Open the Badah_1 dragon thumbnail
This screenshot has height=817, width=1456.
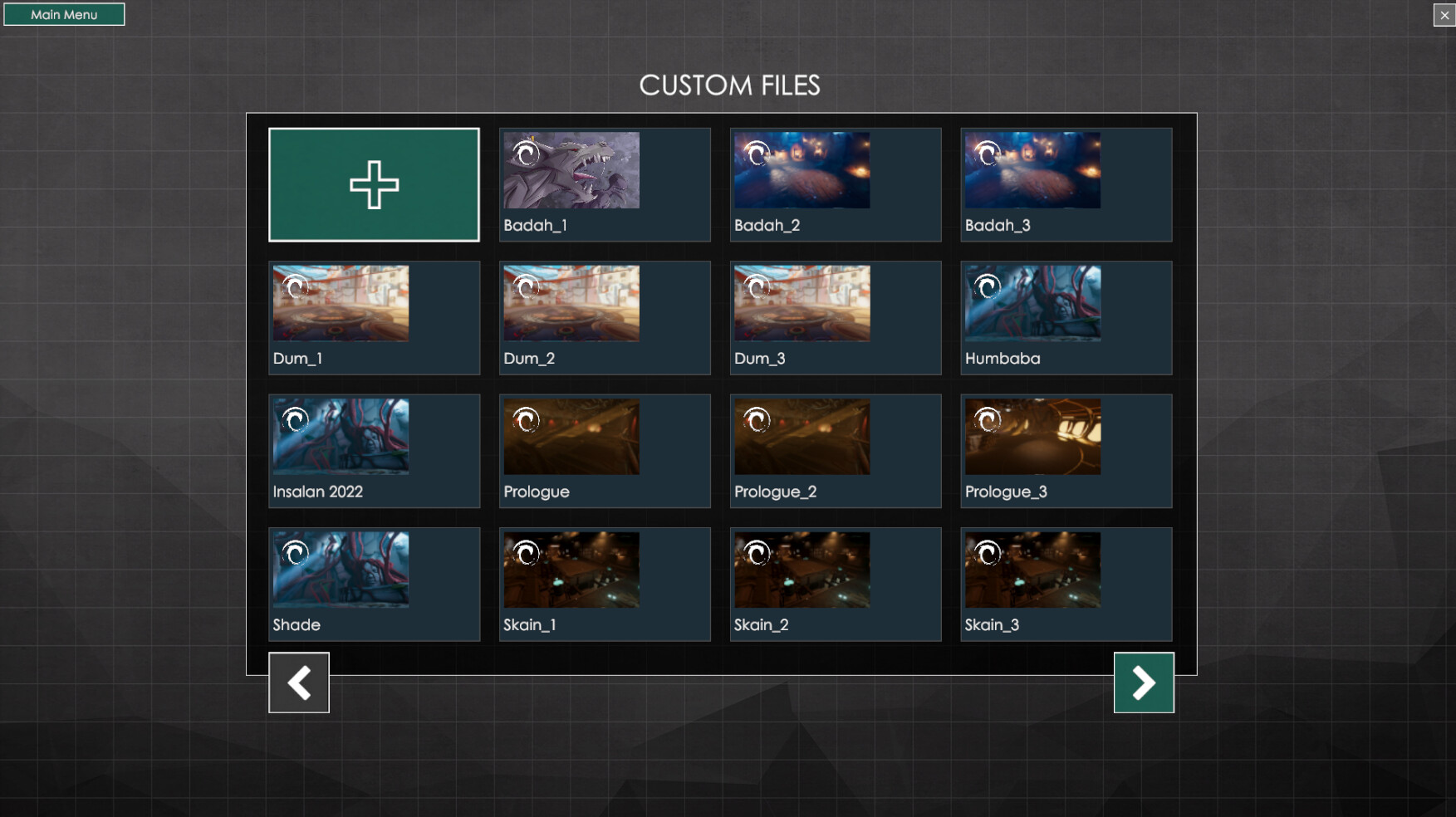pos(604,183)
